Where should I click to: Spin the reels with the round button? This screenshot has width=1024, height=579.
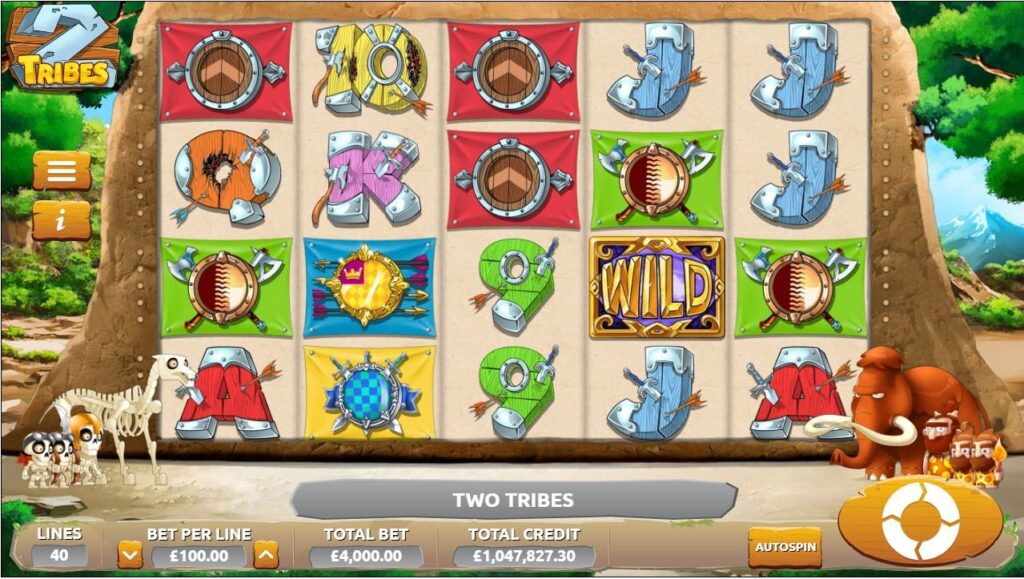[x=919, y=521]
